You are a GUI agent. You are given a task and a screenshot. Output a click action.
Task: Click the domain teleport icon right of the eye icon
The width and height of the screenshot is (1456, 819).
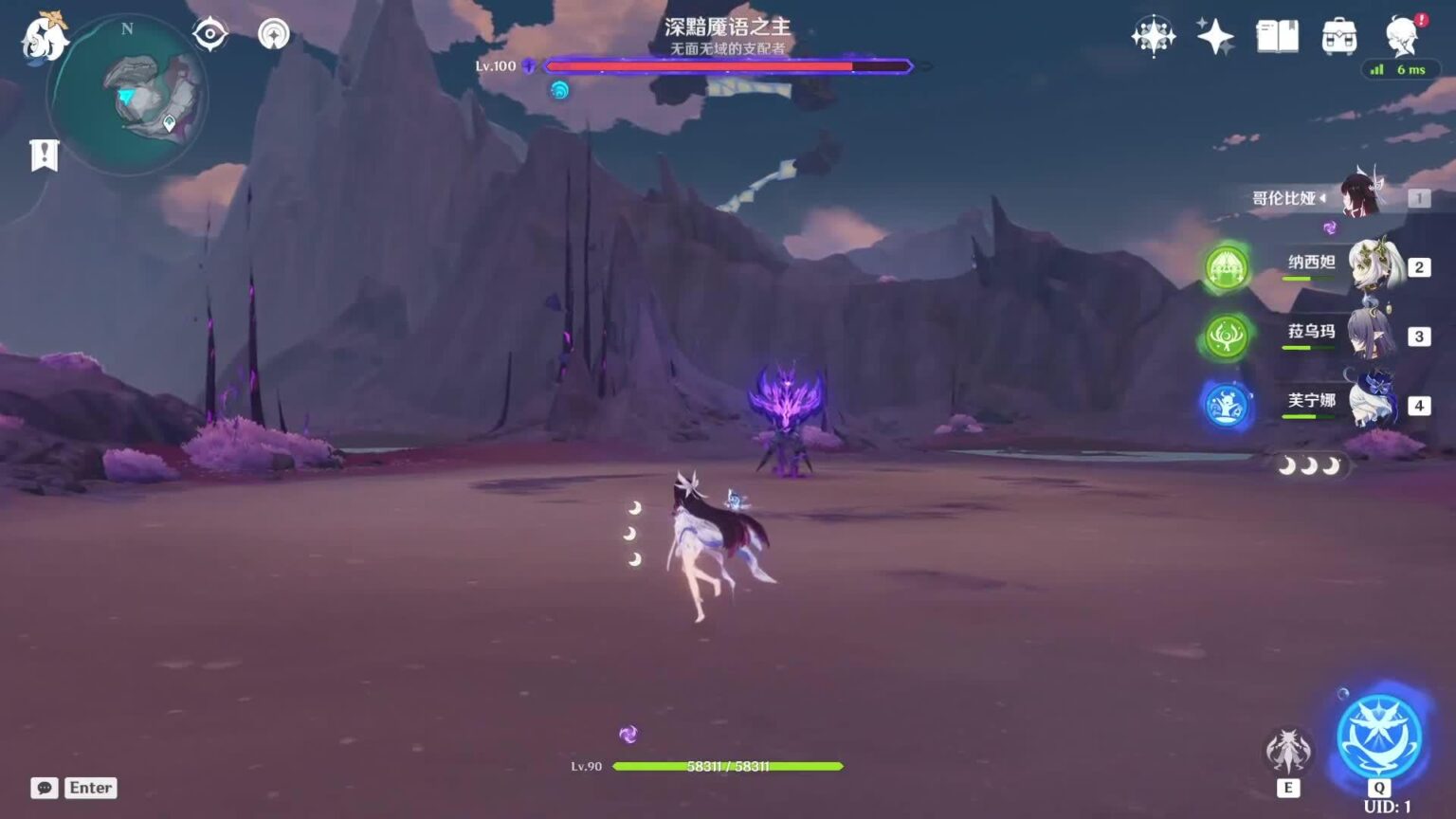coord(272,34)
